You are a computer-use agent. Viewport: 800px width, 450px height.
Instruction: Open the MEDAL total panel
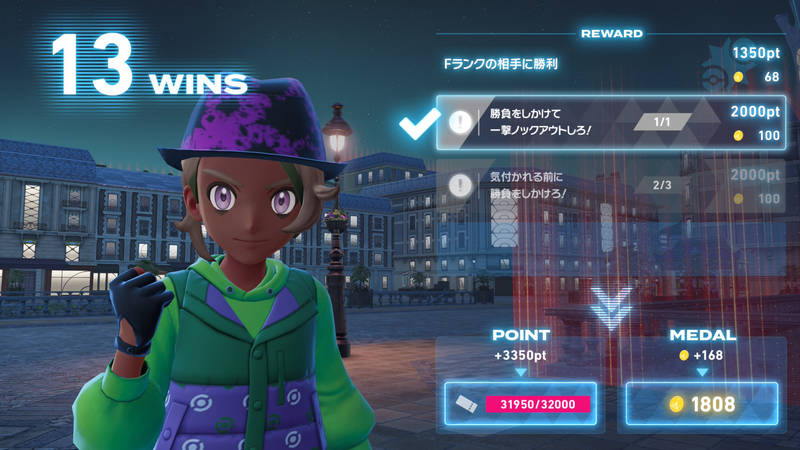tap(701, 404)
